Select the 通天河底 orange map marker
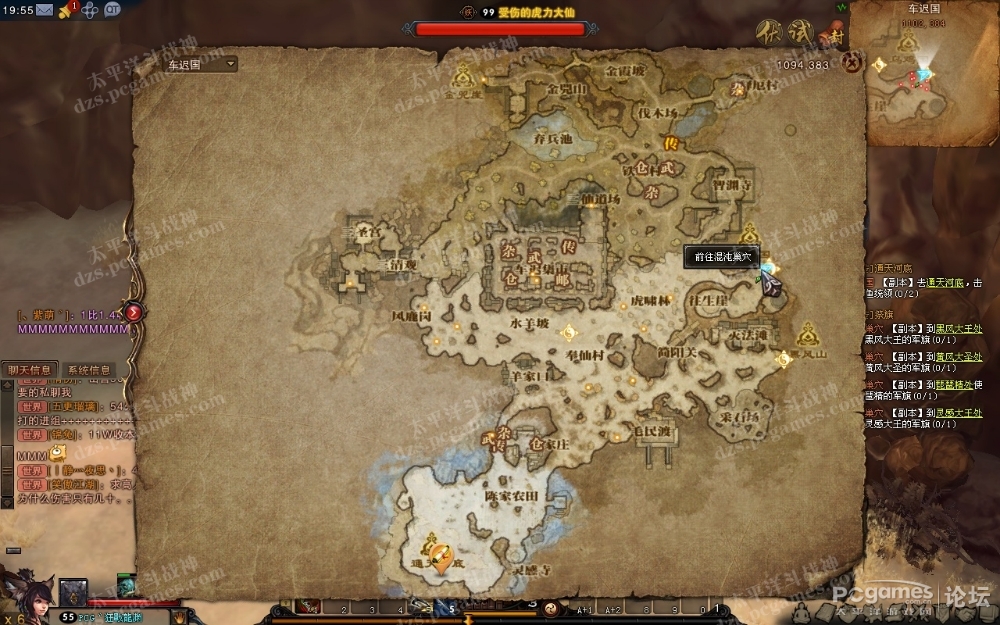 (439, 556)
